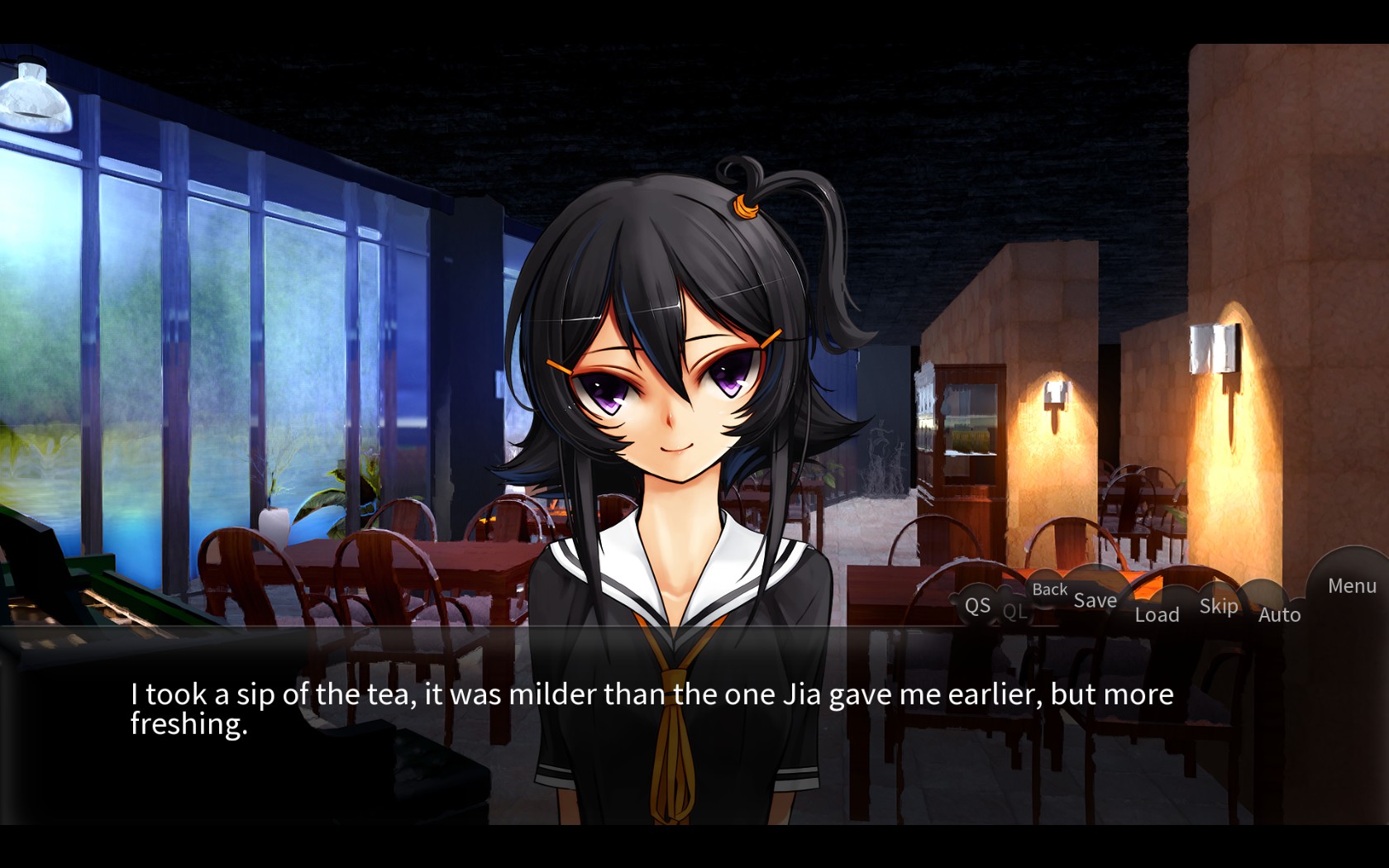Open the Load screen
This screenshot has height=868, width=1389.
1157,614
